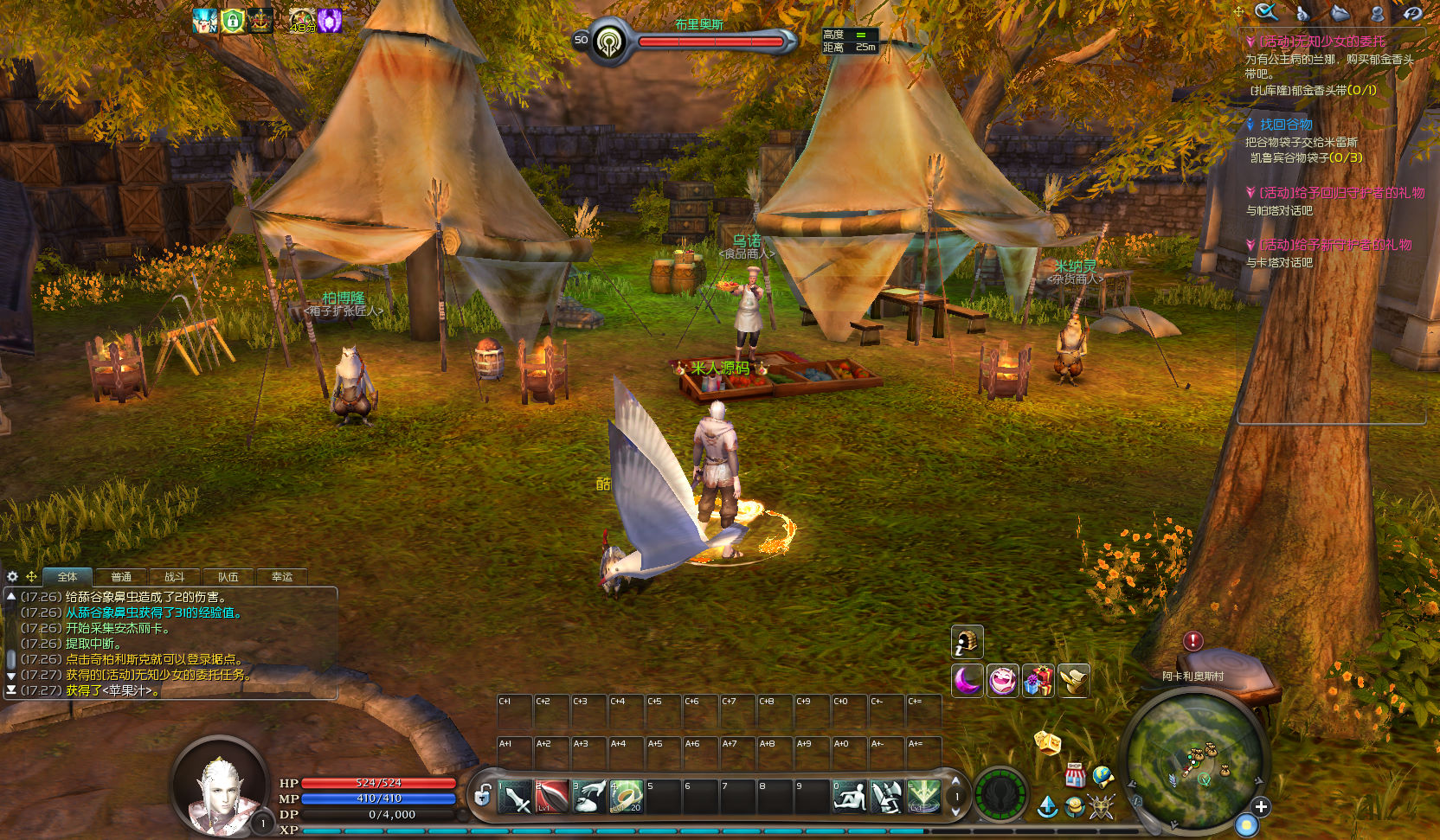1440x840 pixels.
Task: Open the quill and scroll icon
Action: coord(1074,681)
